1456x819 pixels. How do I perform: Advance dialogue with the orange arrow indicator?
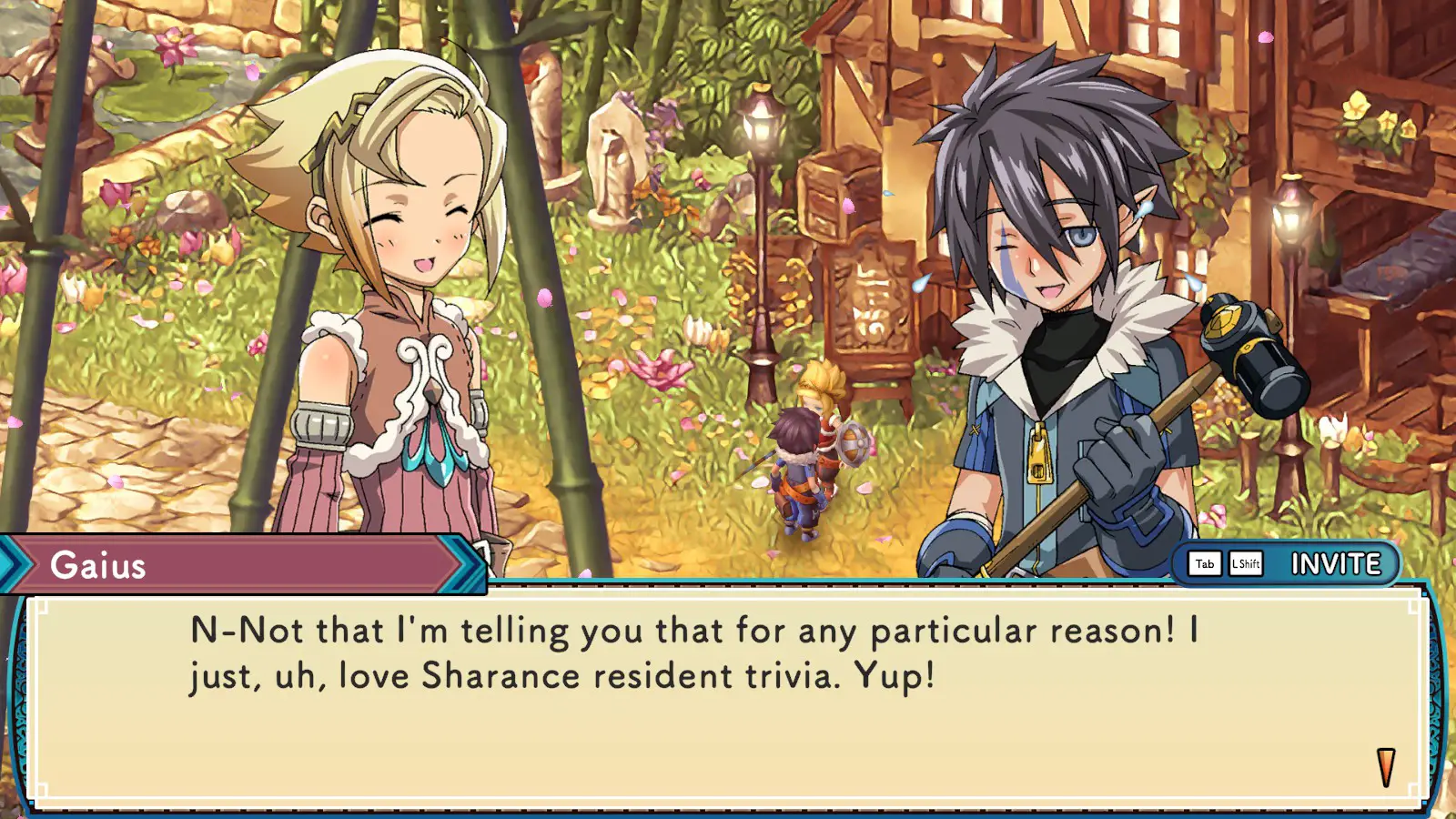1385,766
